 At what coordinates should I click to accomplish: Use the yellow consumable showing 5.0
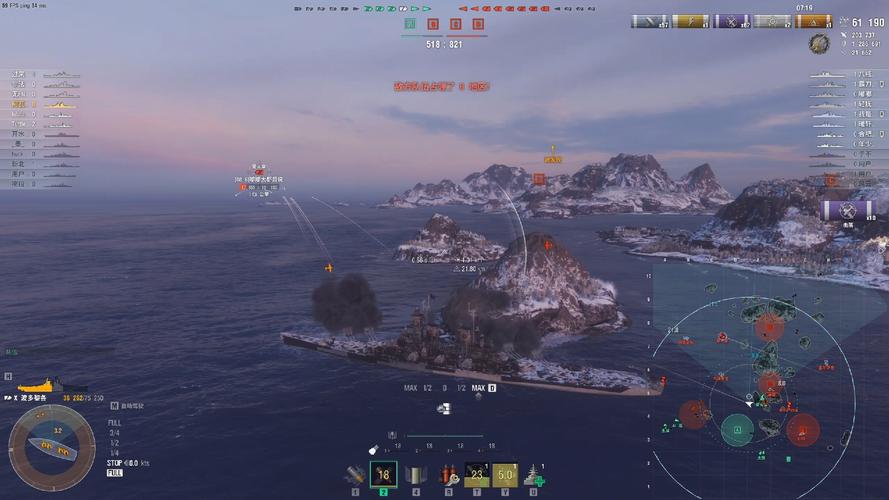tap(505, 476)
